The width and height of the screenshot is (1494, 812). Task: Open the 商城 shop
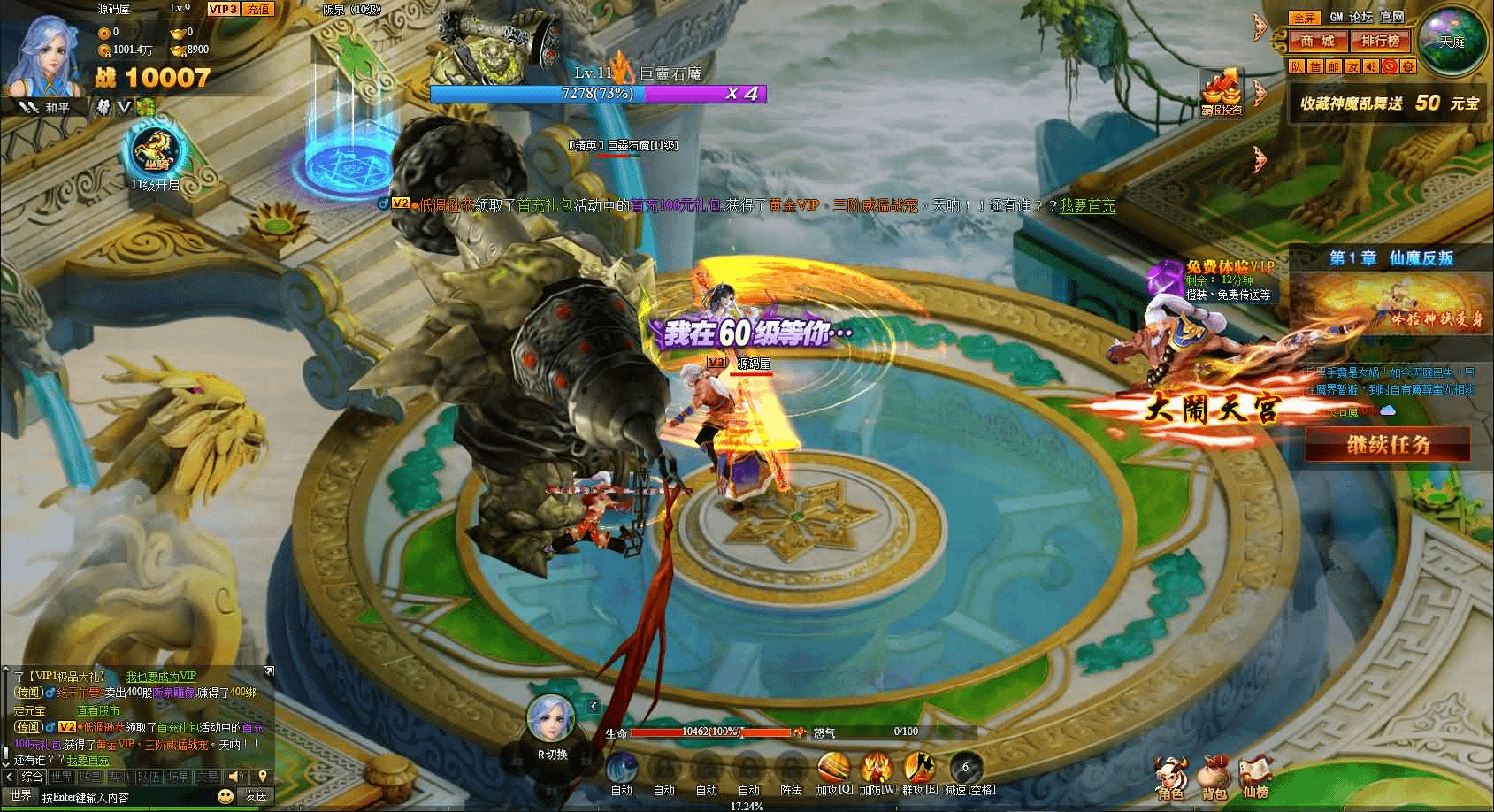[x=1317, y=41]
